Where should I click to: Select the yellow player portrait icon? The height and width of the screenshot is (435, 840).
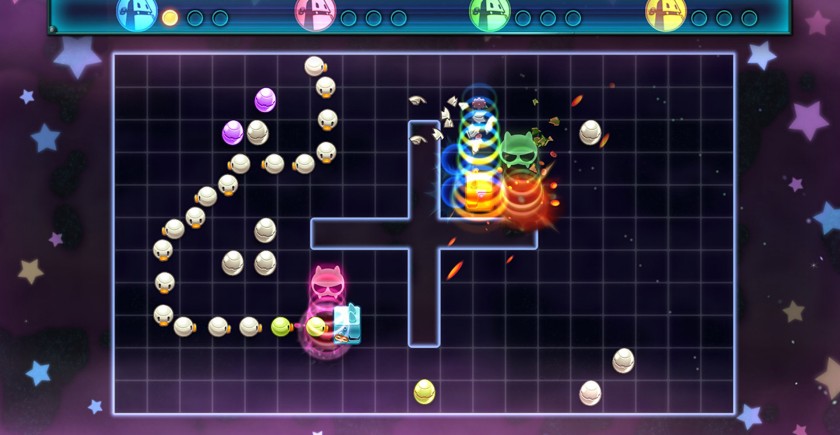665,13
